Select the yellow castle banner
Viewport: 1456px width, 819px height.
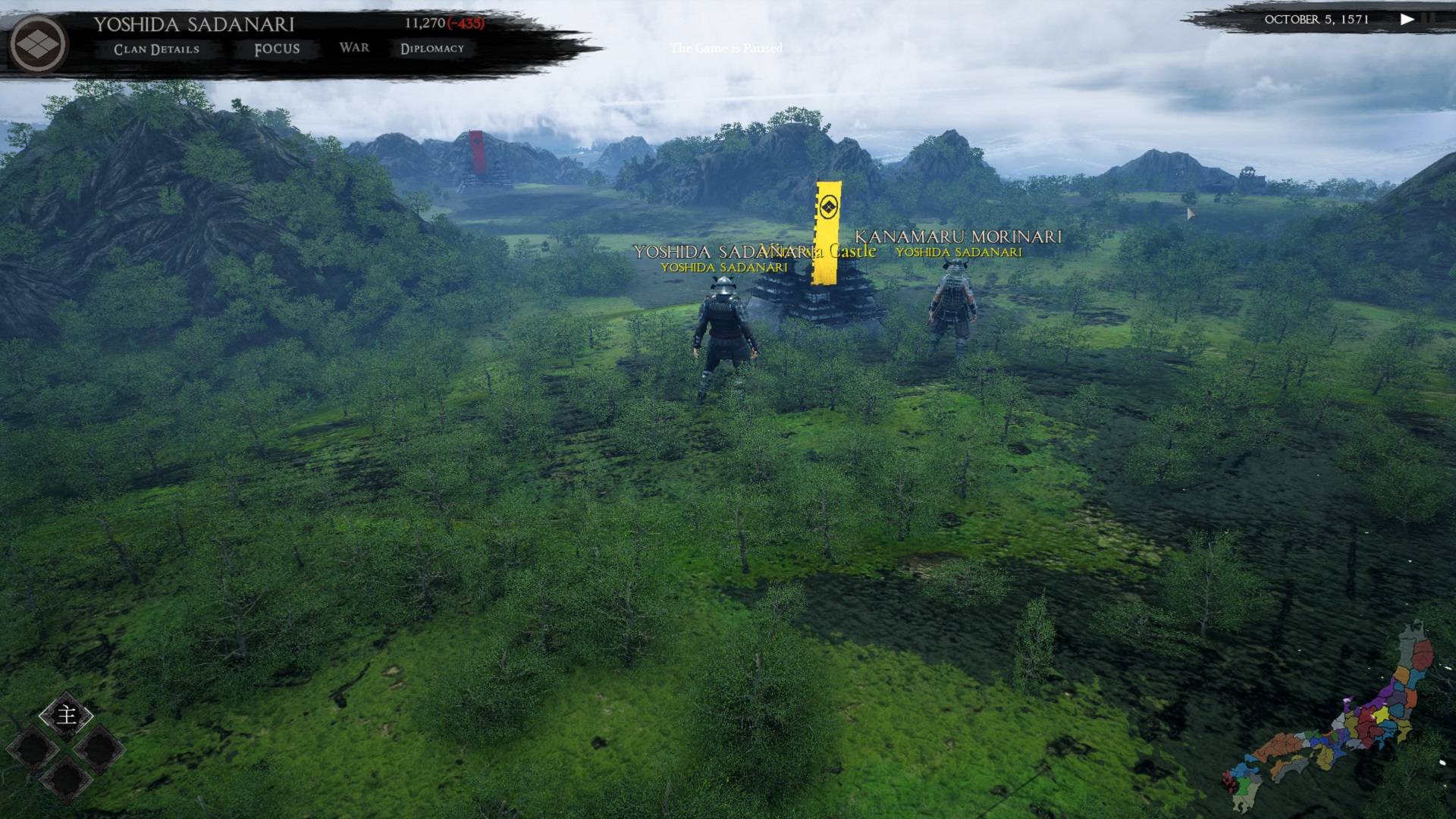click(827, 233)
